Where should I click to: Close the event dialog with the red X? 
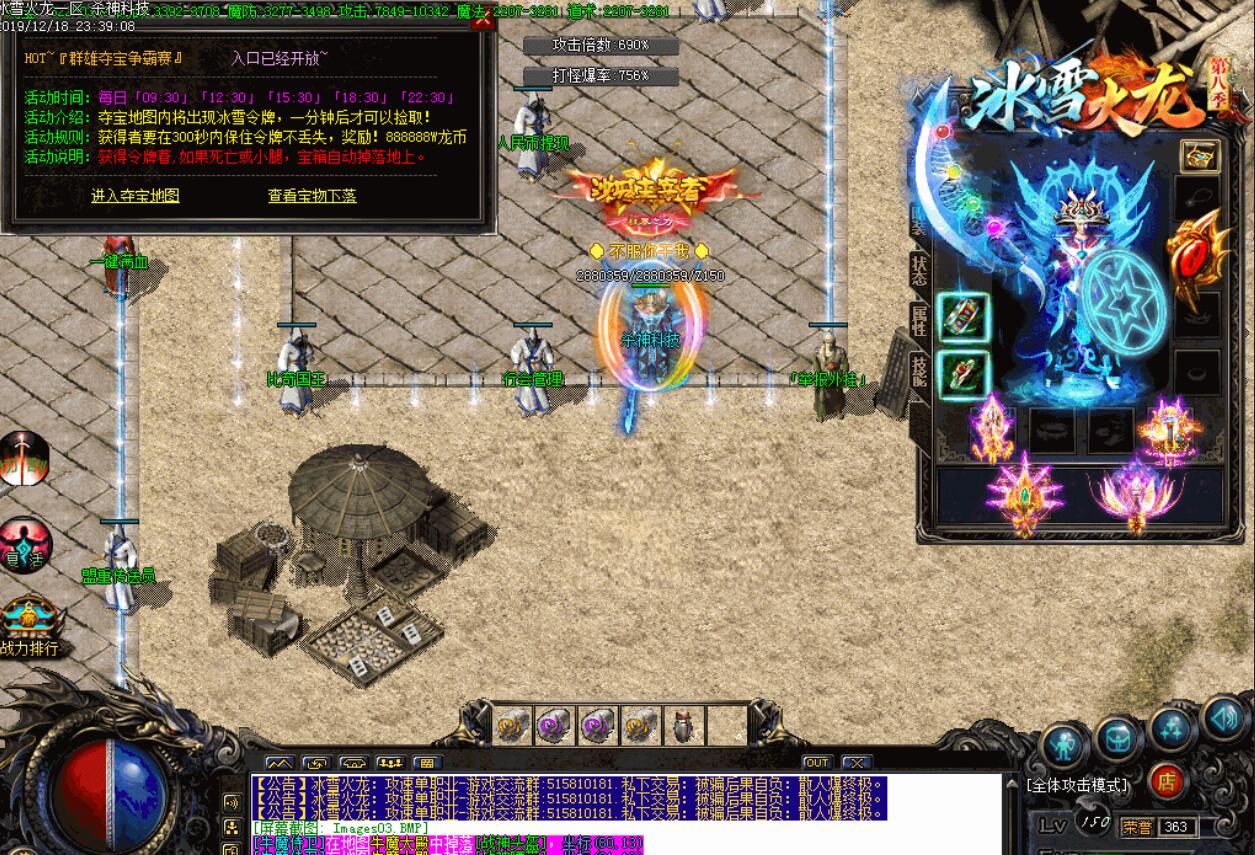point(483,20)
